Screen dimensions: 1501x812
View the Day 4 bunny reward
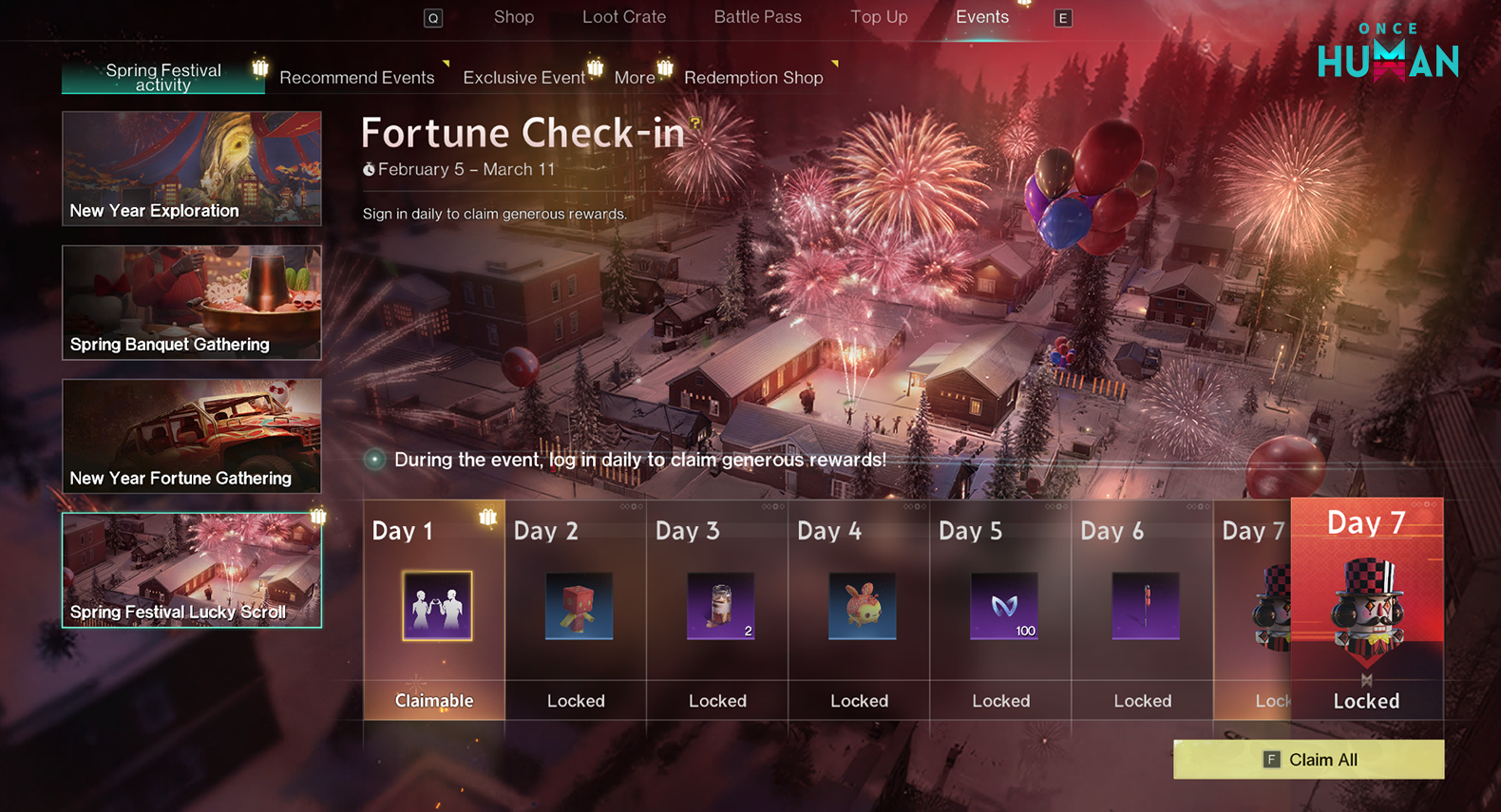[862, 606]
